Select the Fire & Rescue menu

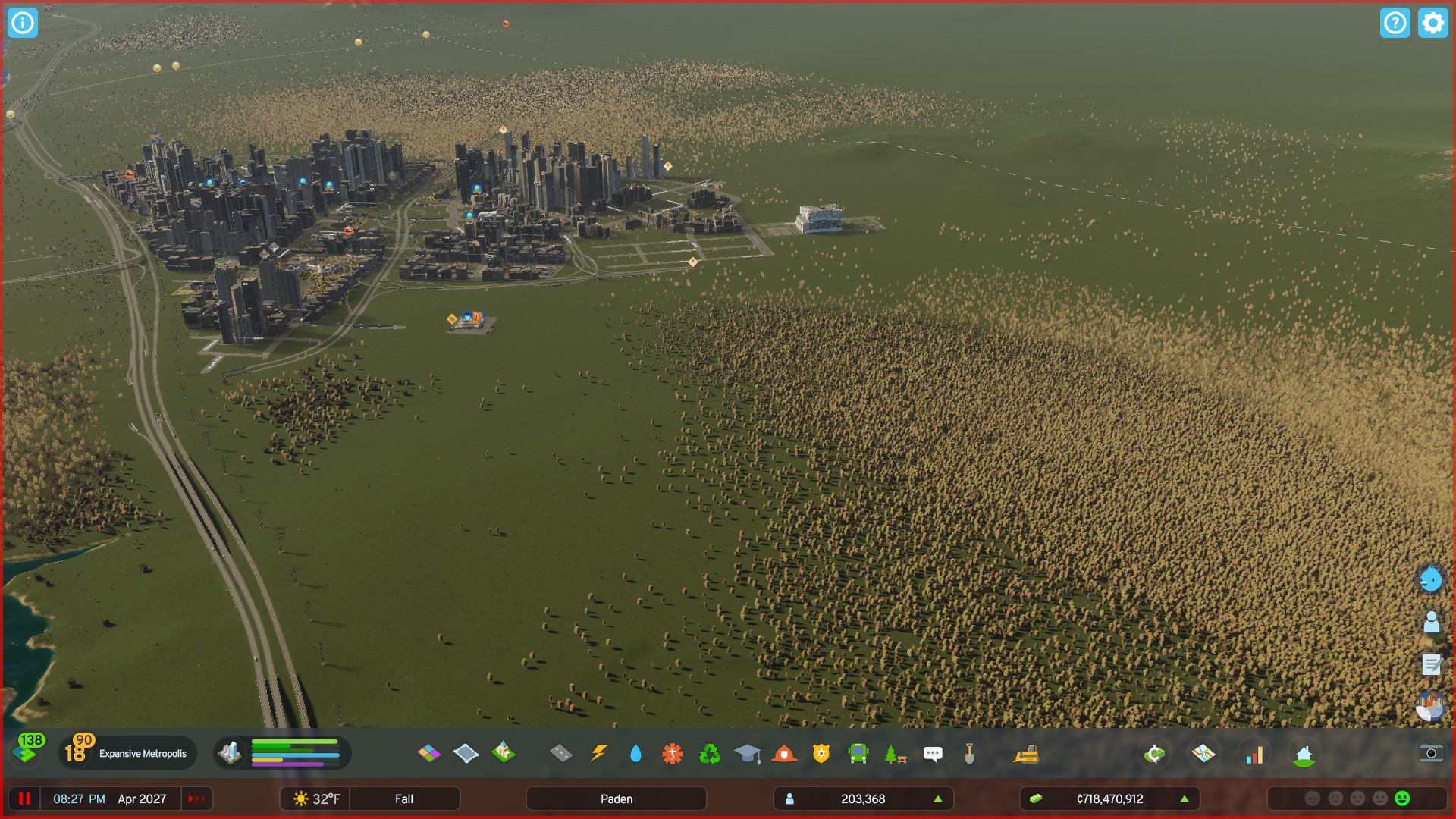785,754
